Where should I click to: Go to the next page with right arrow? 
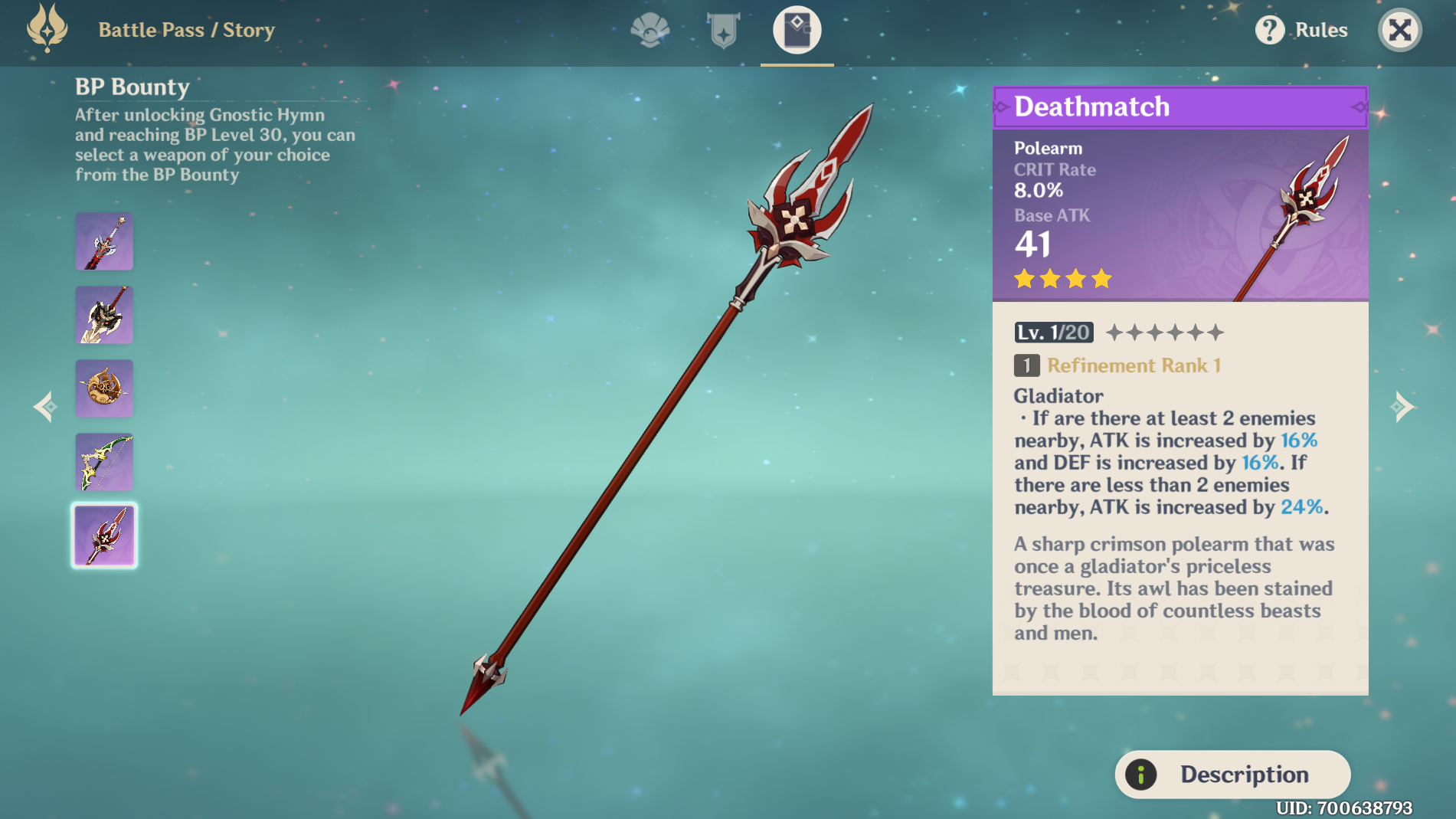1402,407
